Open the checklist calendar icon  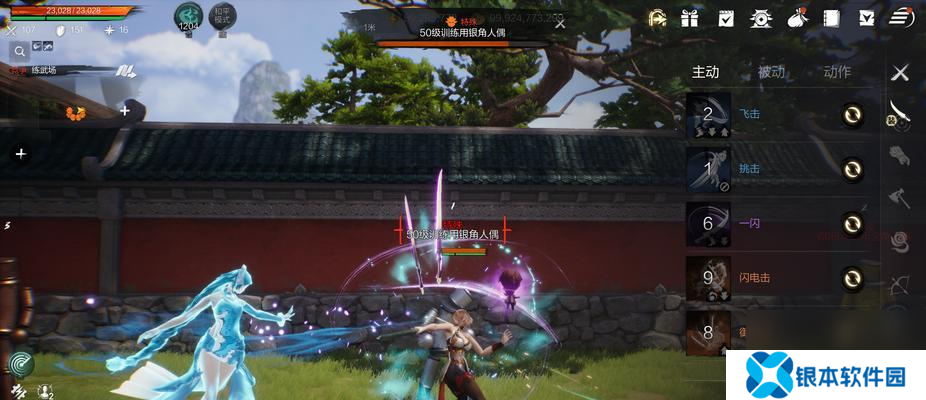pyautogui.click(x=726, y=18)
